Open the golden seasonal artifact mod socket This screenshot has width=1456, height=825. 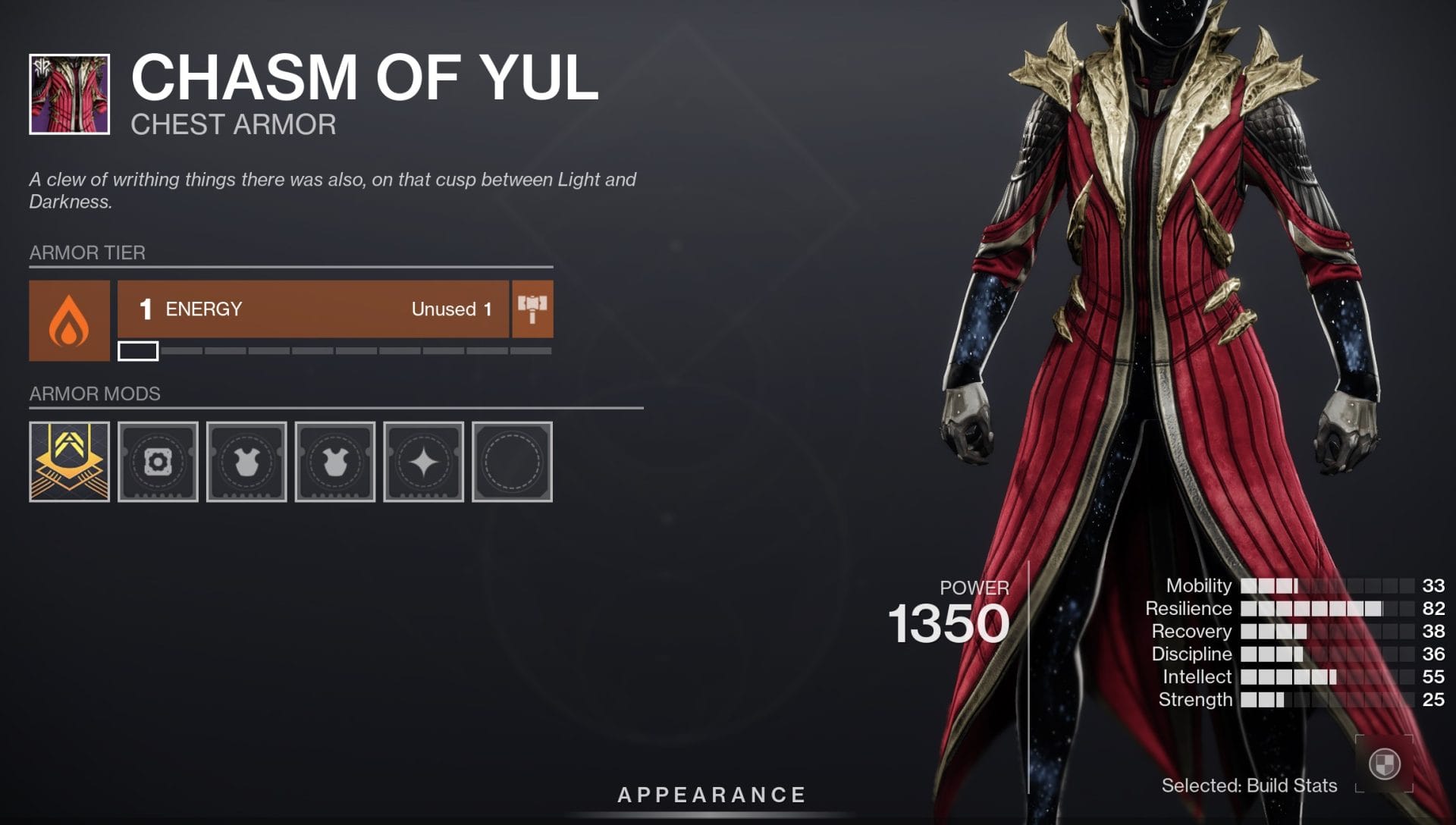tap(69, 461)
